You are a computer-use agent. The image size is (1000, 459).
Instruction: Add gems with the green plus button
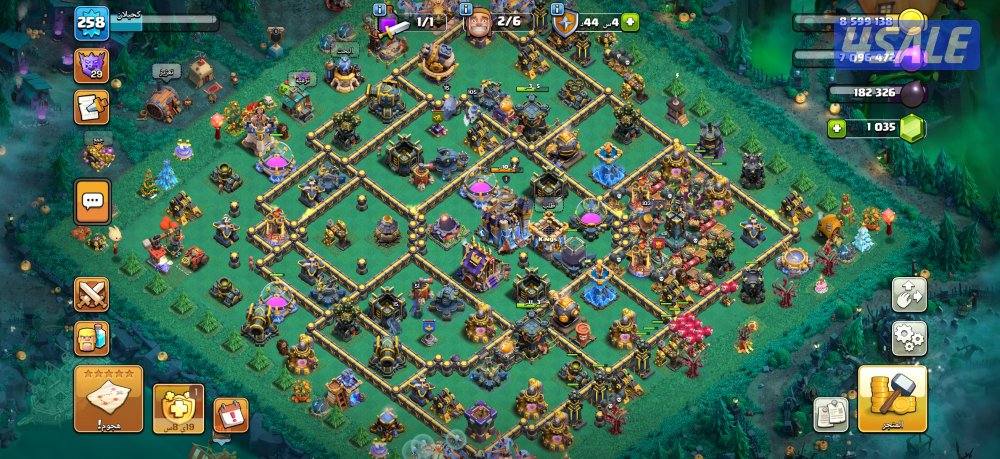point(840,128)
